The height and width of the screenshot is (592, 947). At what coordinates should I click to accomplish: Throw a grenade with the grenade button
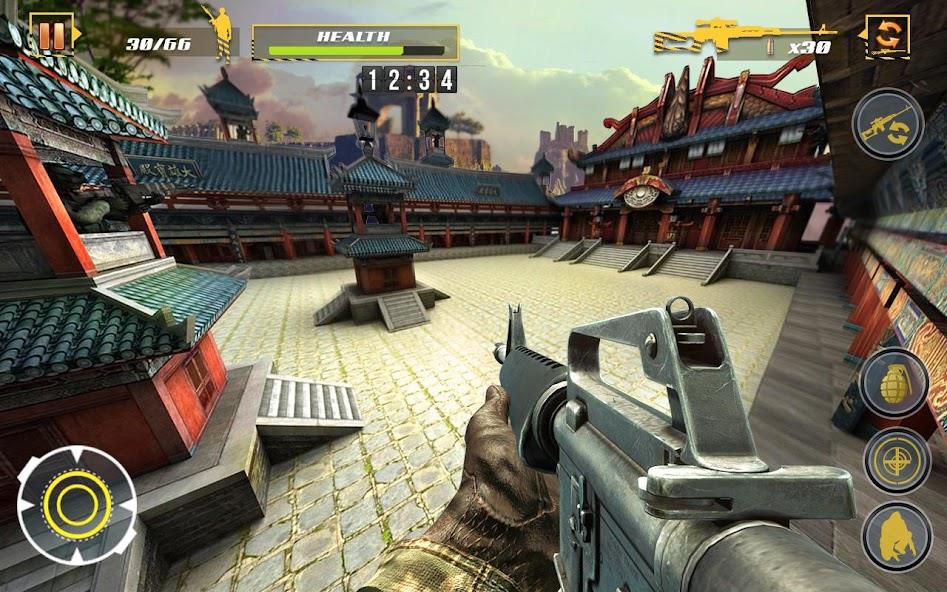(x=896, y=383)
